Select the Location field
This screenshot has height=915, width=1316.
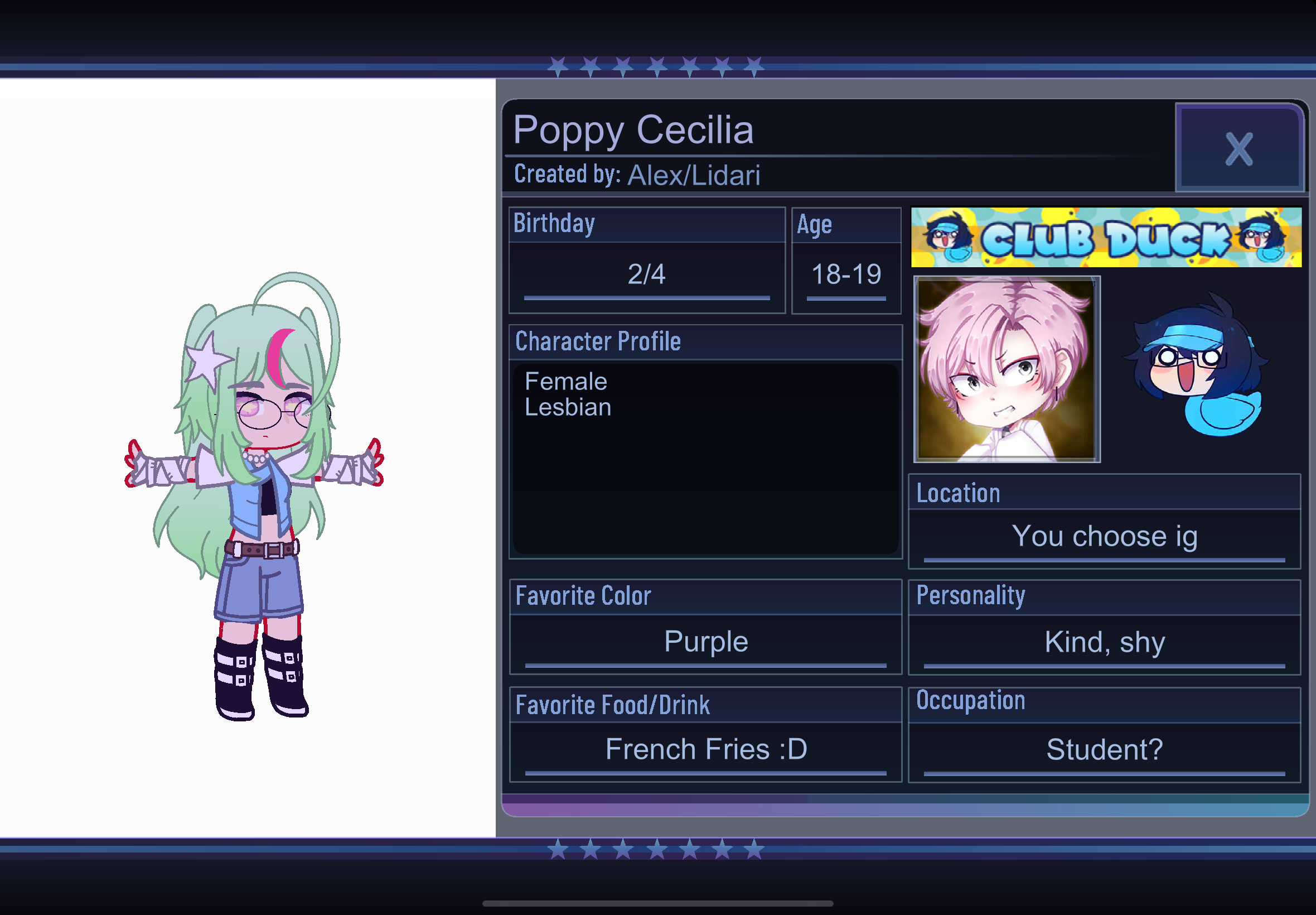coord(1104,537)
